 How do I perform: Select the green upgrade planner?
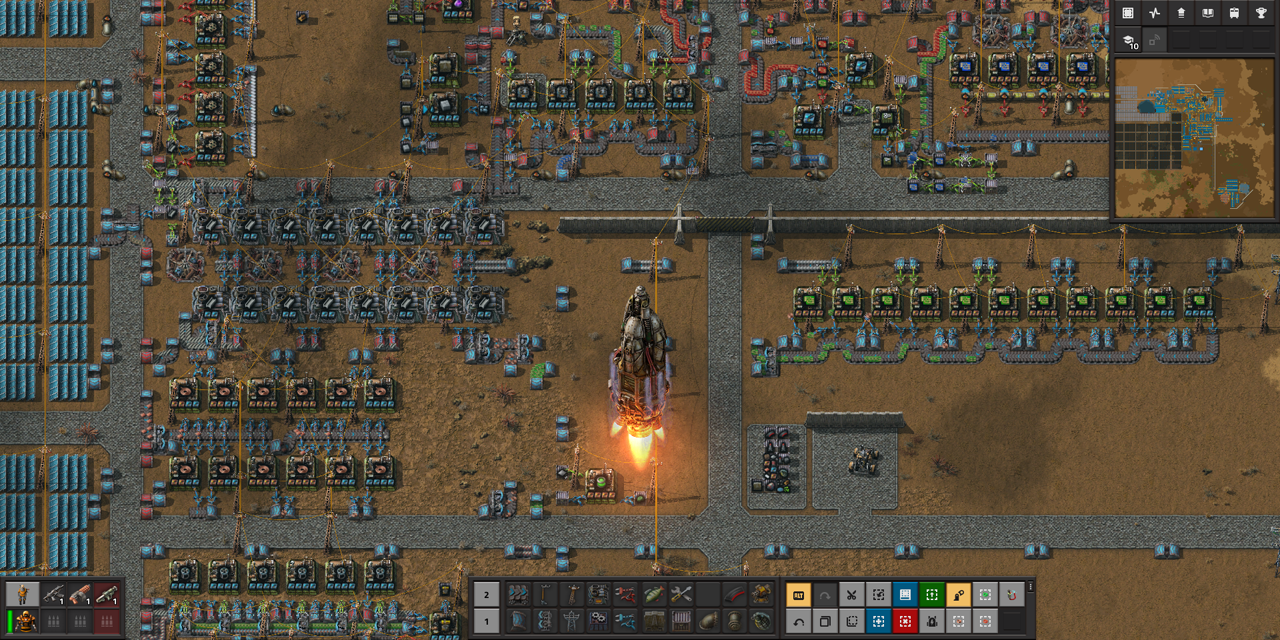point(931,595)
